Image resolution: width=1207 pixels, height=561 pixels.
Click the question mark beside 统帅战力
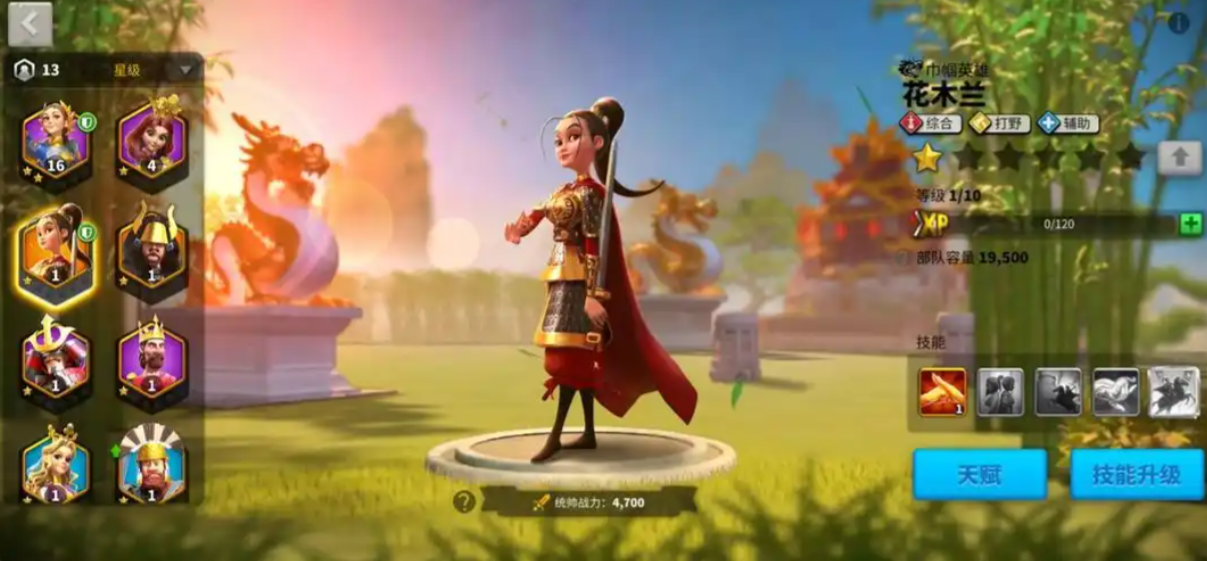(x=464, y=502)
